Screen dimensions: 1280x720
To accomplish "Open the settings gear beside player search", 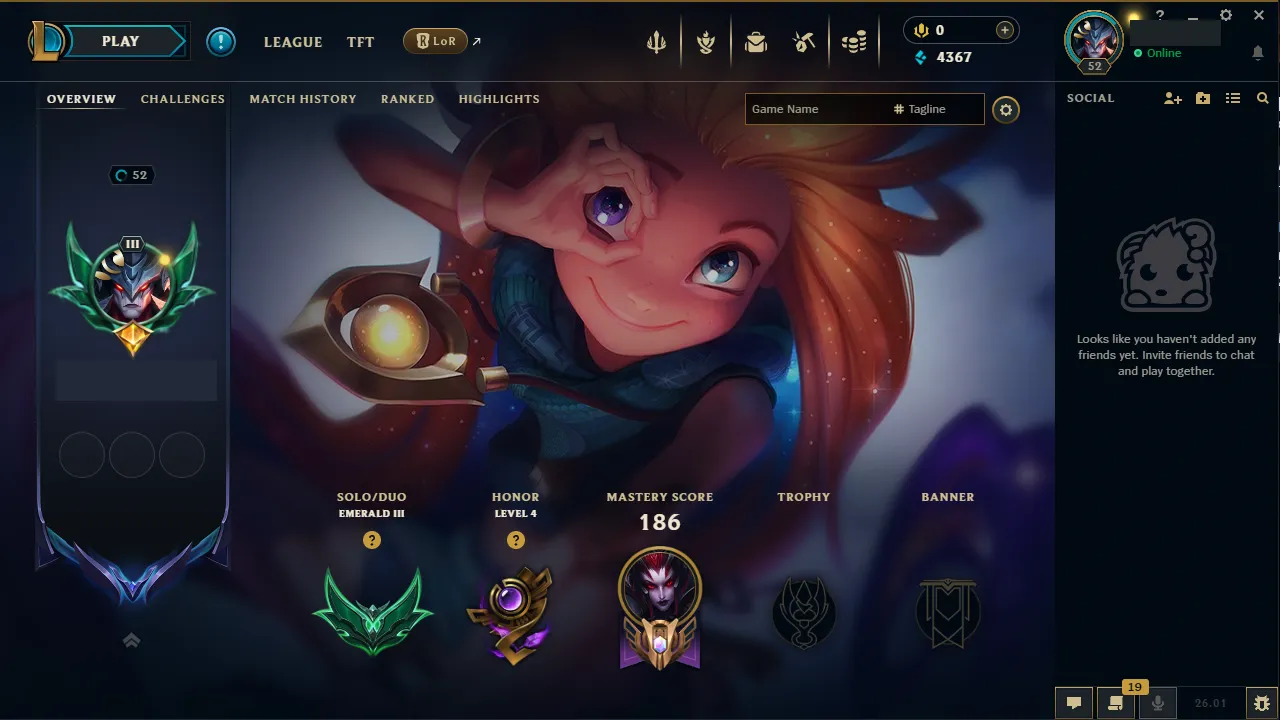I will tap(1006, 109).
